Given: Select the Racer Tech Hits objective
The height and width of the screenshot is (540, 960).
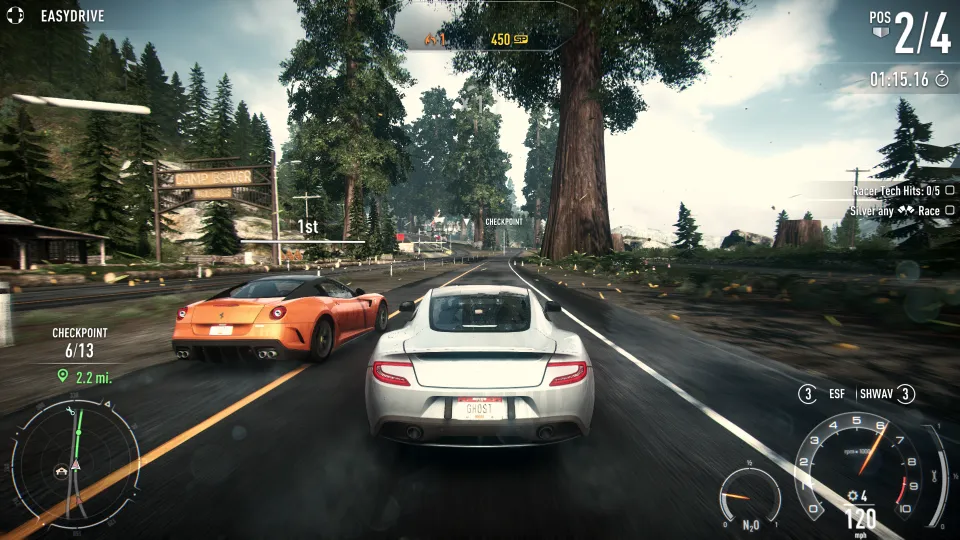Looking at the screenshot, I should tap(895, 190).
